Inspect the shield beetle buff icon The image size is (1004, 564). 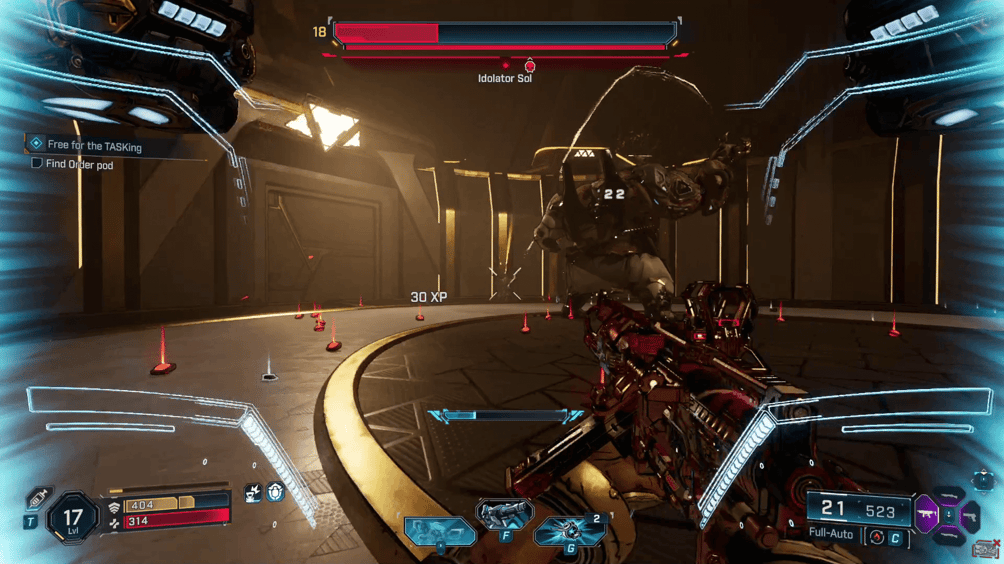pyautogui.click(x=276, y=491)
